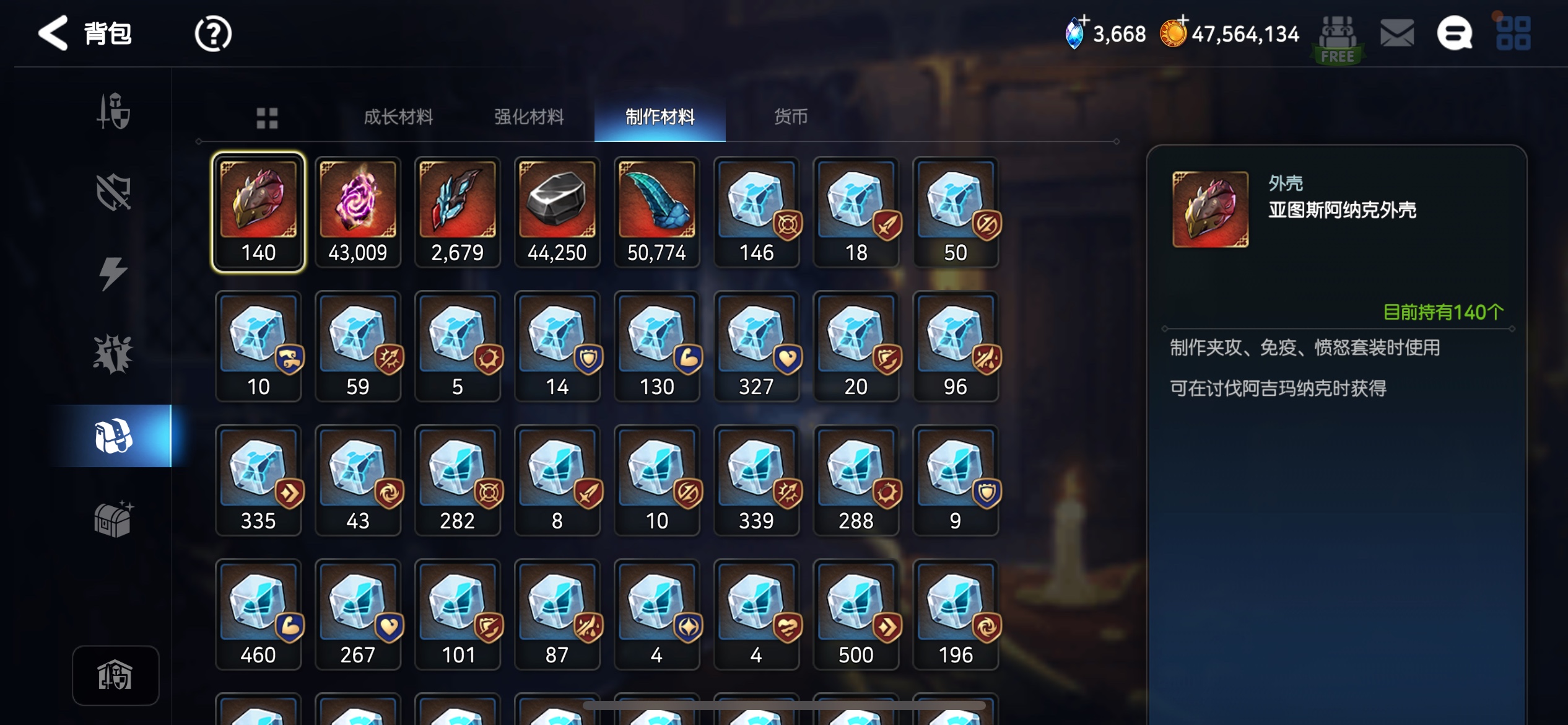Open the treasure chest sidebar category
Image resolution: width=1568 pixels, height=725 pixels.
click(113, 519)
